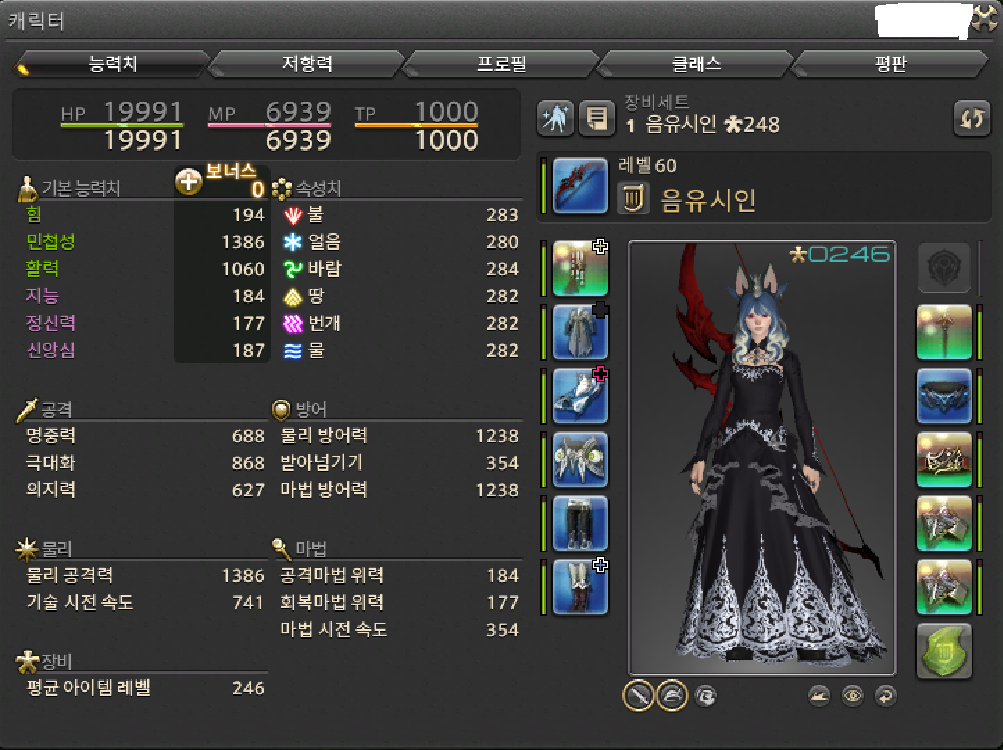
Task: Select the grey robe body armor slot
Action: (580, 332)
